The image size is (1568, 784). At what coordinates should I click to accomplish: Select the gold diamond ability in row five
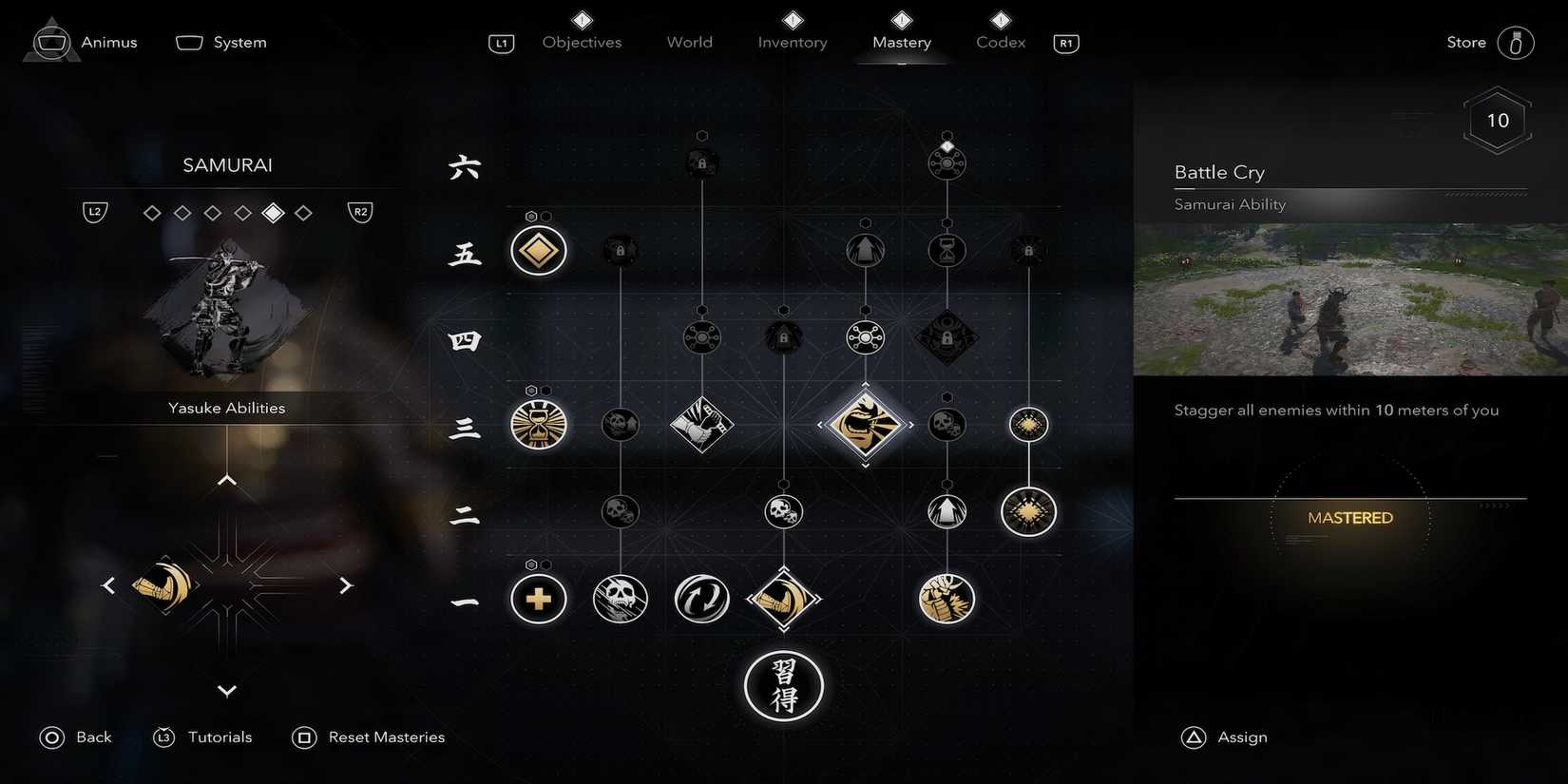point(538,250)
